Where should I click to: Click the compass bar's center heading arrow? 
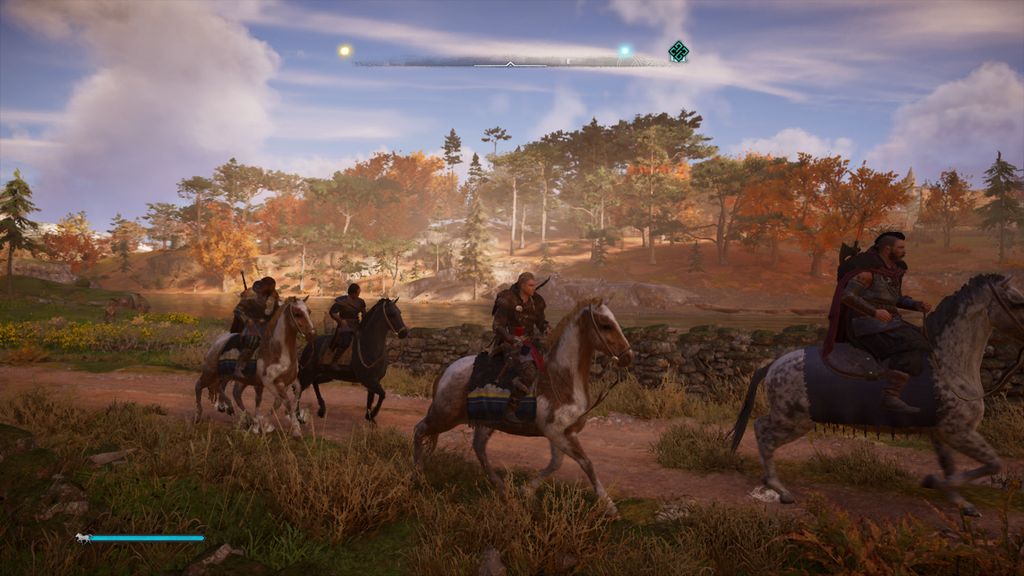tap(510, 63)
